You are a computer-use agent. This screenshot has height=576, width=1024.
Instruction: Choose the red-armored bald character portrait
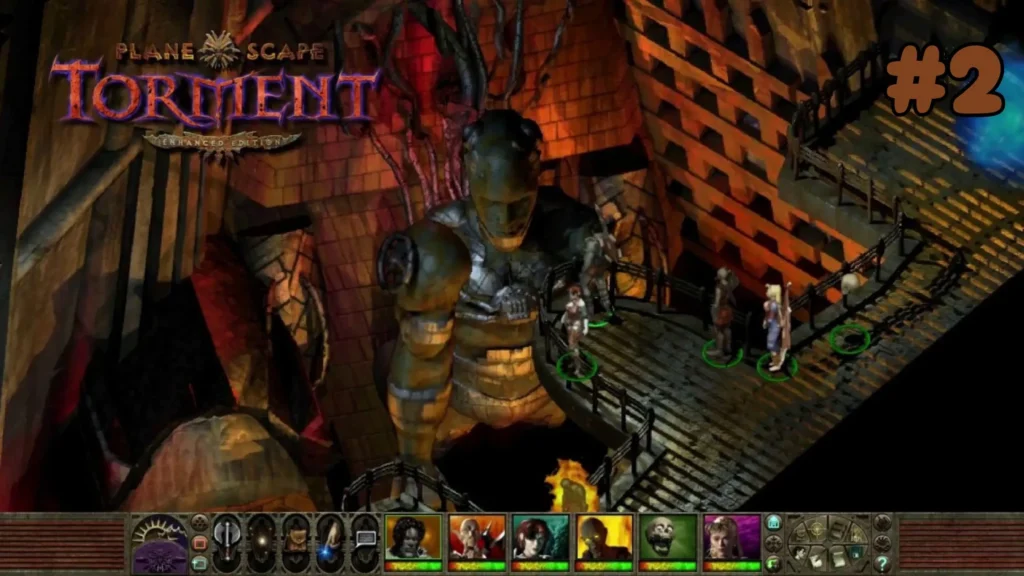tap(476, 538)
